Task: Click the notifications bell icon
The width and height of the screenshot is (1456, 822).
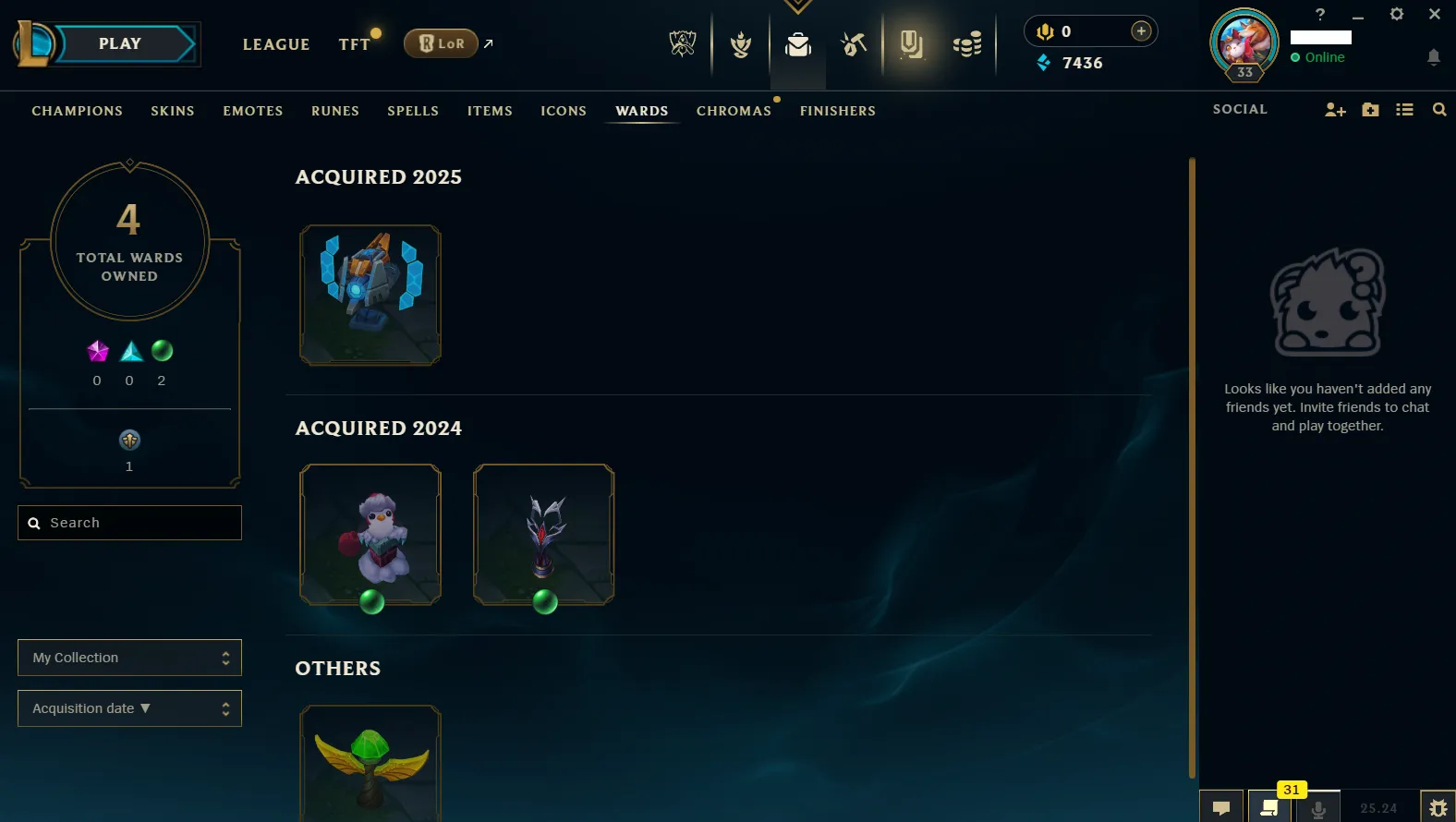Action: (x=1434, y=57)
